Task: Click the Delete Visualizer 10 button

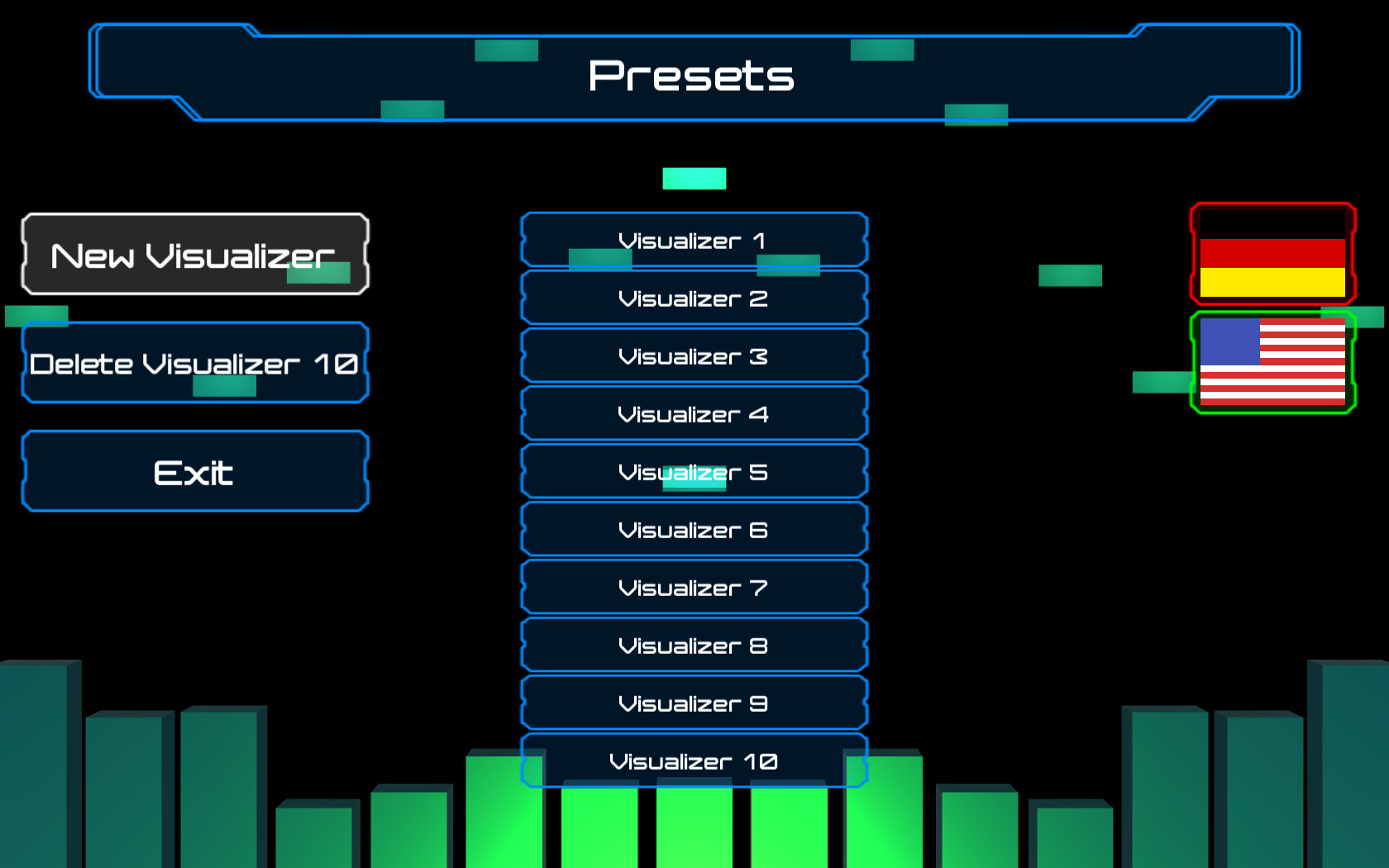Action: [194, 363]
